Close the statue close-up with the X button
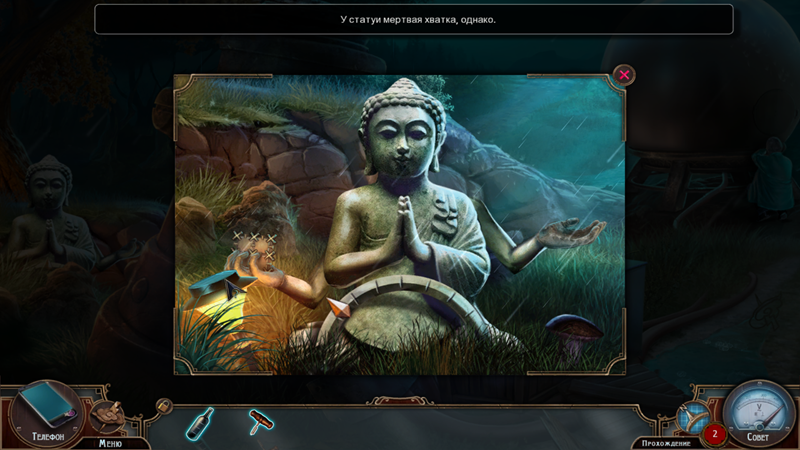 point(624,75)
